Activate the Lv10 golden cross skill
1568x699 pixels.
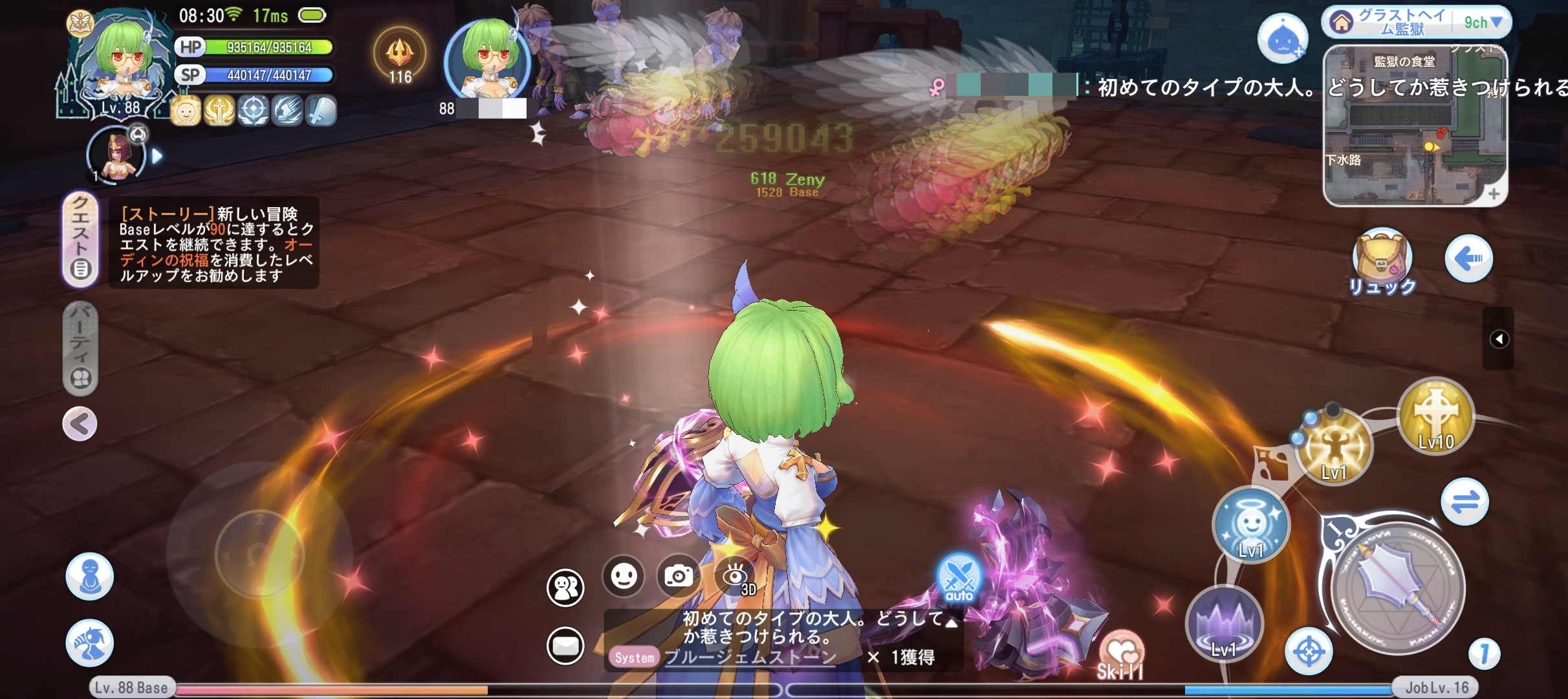click(x=1436, y=416)
